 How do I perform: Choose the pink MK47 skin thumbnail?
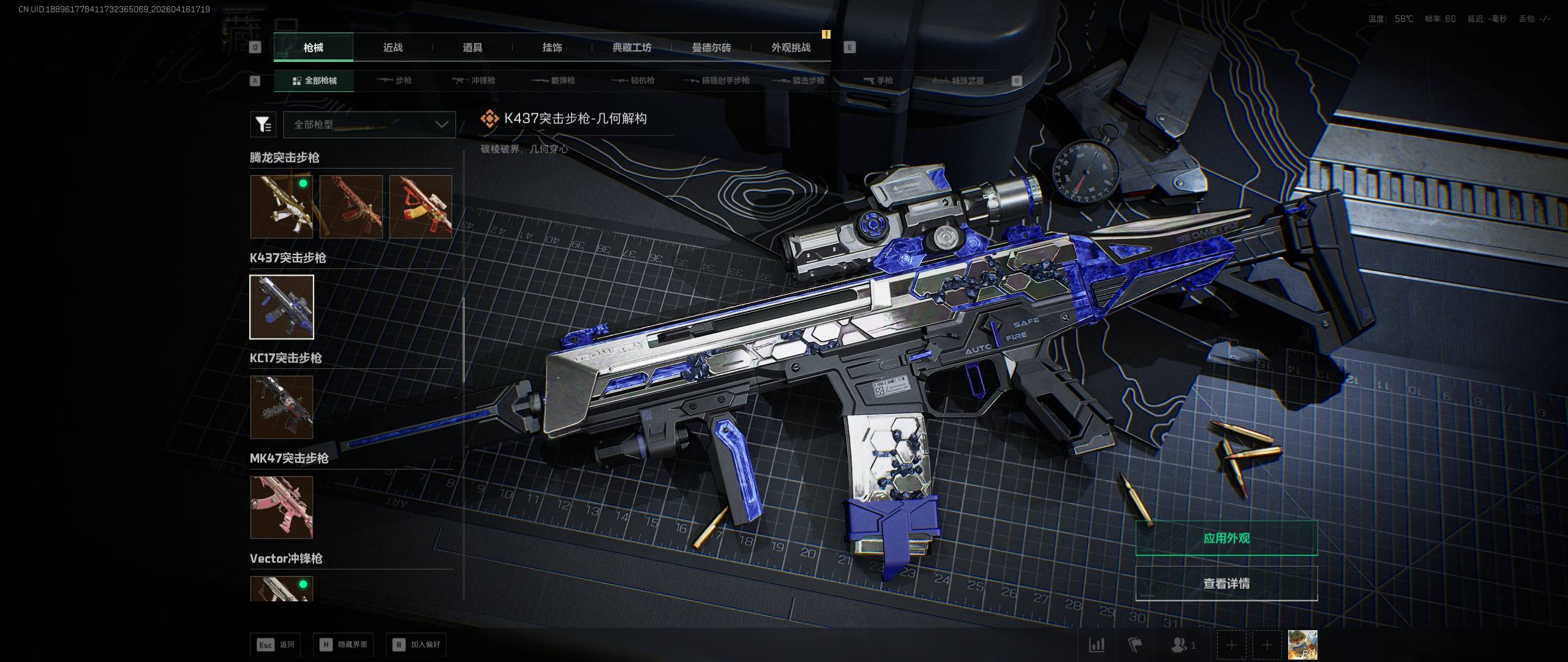(282, 507)
